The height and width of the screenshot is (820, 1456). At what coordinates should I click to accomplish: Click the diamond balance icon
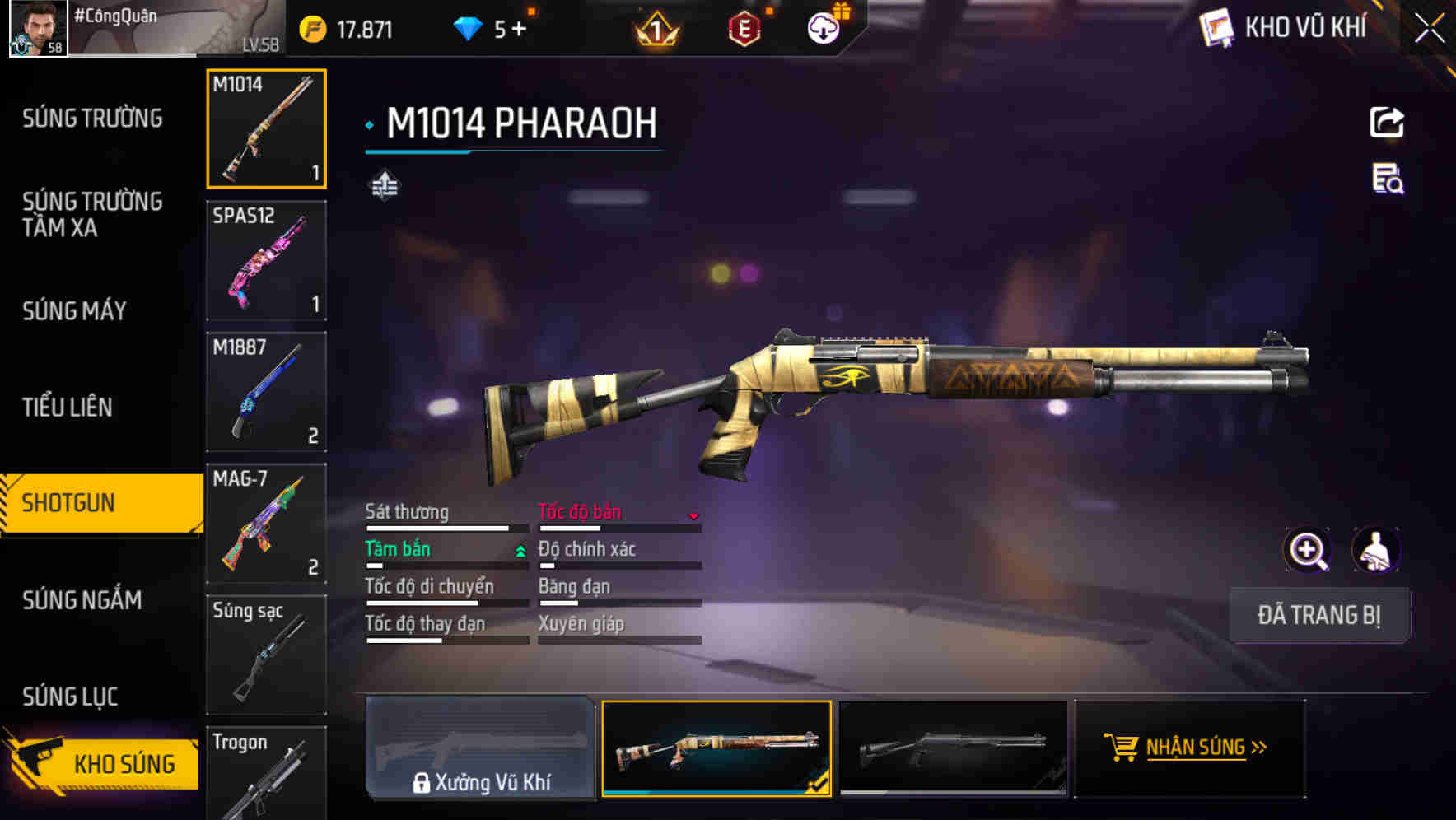pyautogui.click(x=467, y=27)
